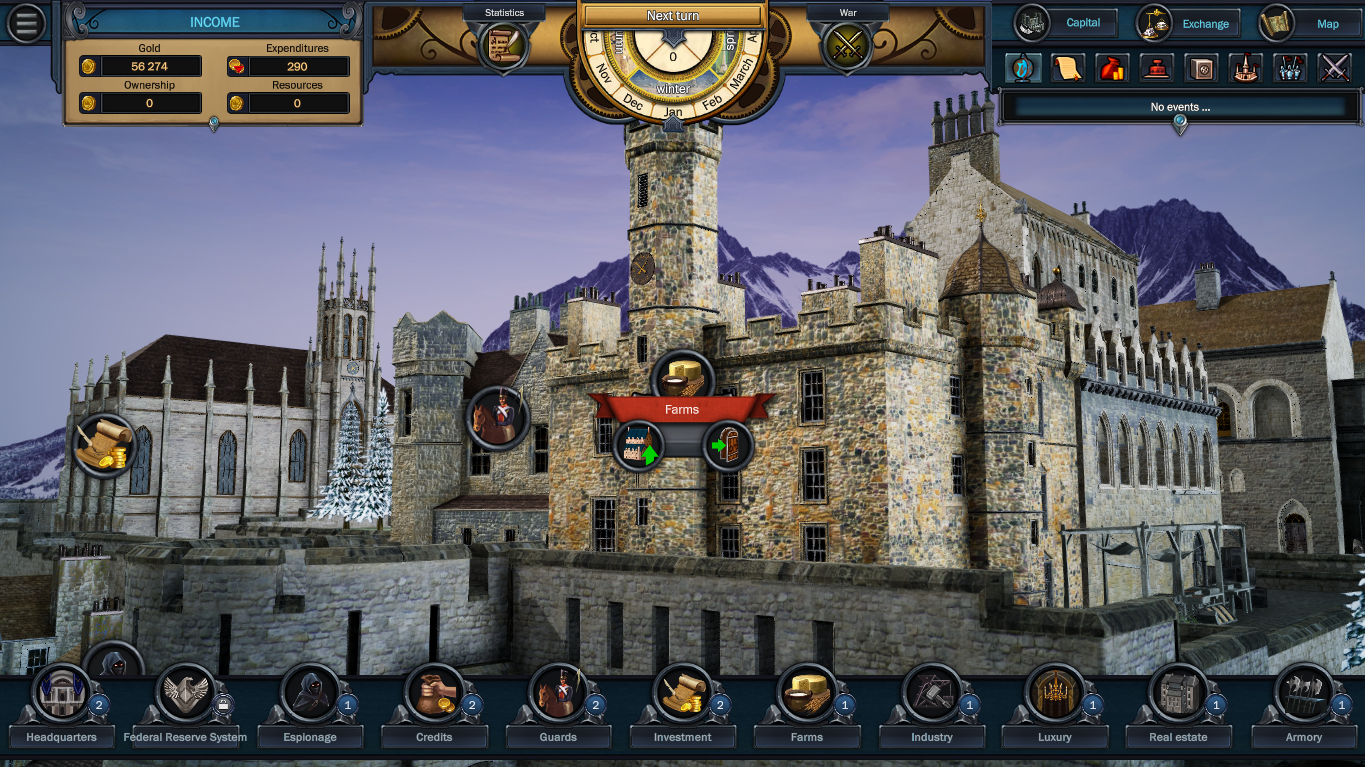
Task: Enter the Farms via door icon
Action: tap(727, 445)
